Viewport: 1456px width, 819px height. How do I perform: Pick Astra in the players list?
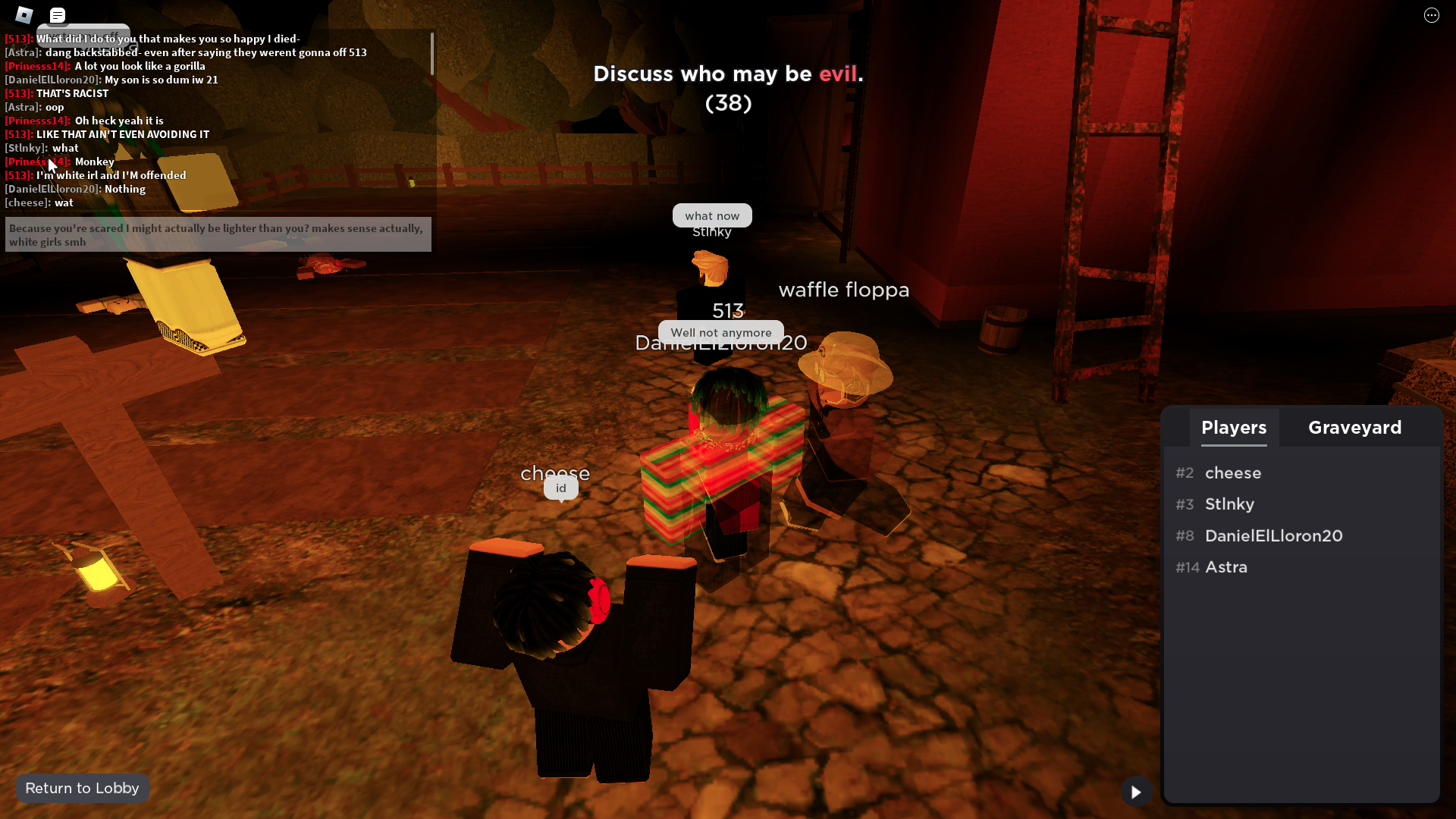click(x=1226, y=567)
